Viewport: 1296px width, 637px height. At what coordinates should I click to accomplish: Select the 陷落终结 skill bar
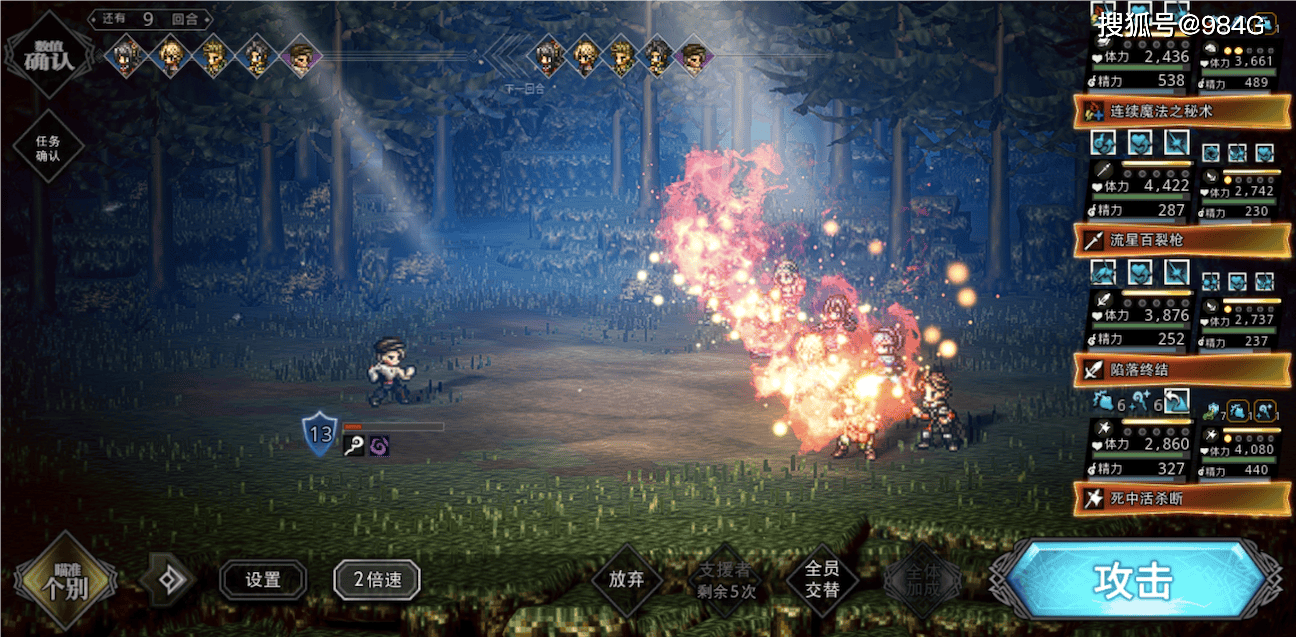[1181, 369]
